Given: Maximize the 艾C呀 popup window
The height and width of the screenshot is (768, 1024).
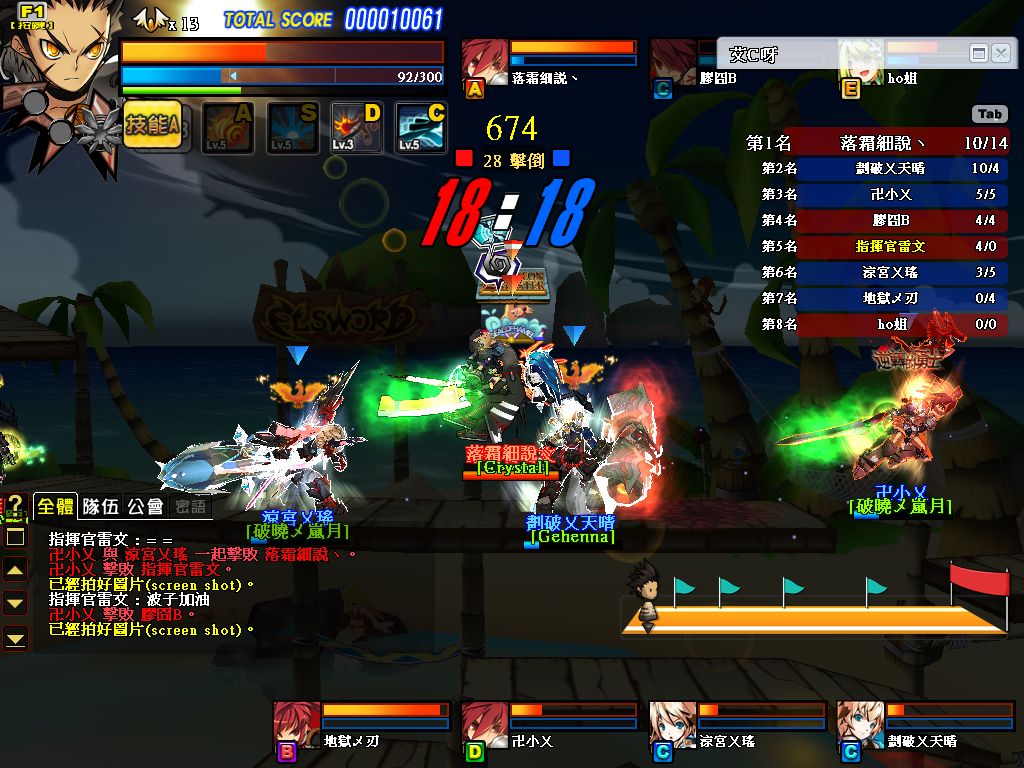Looking at the screenshot, I should click(x=979, y=53).
